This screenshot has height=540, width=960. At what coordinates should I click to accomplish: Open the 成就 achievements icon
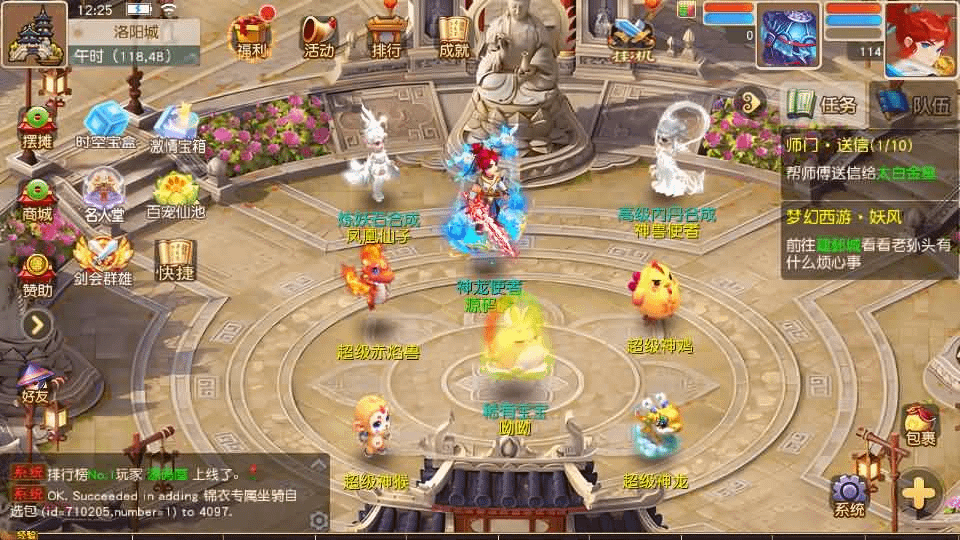tap(454, 35)
